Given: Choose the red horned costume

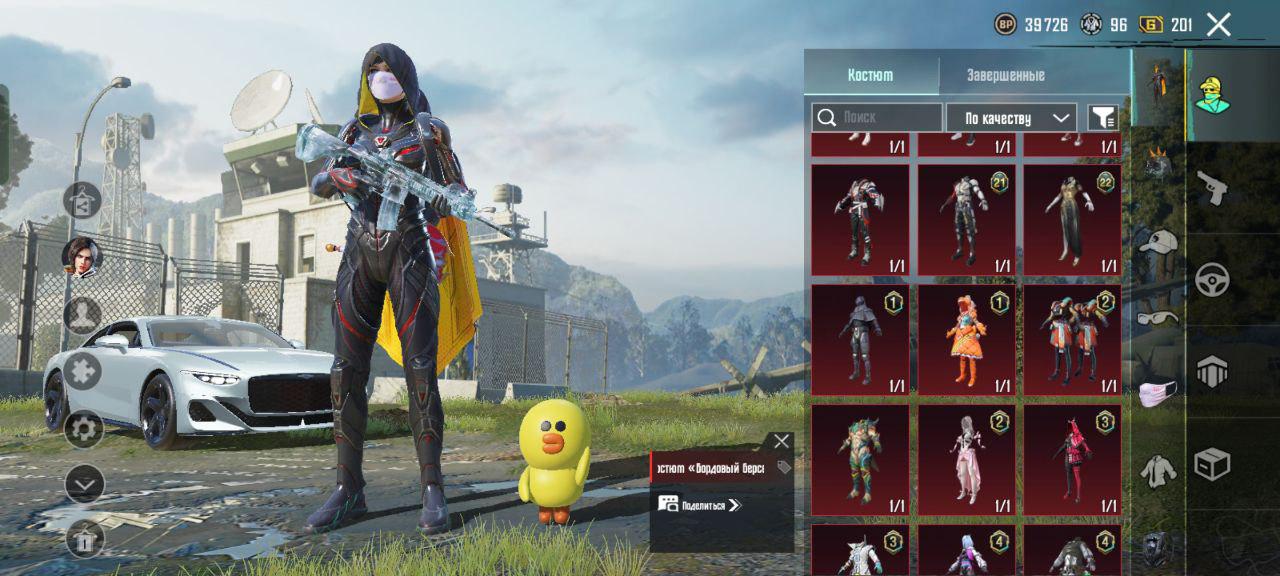Looking at the screenshot, I should coord(1072,459).
